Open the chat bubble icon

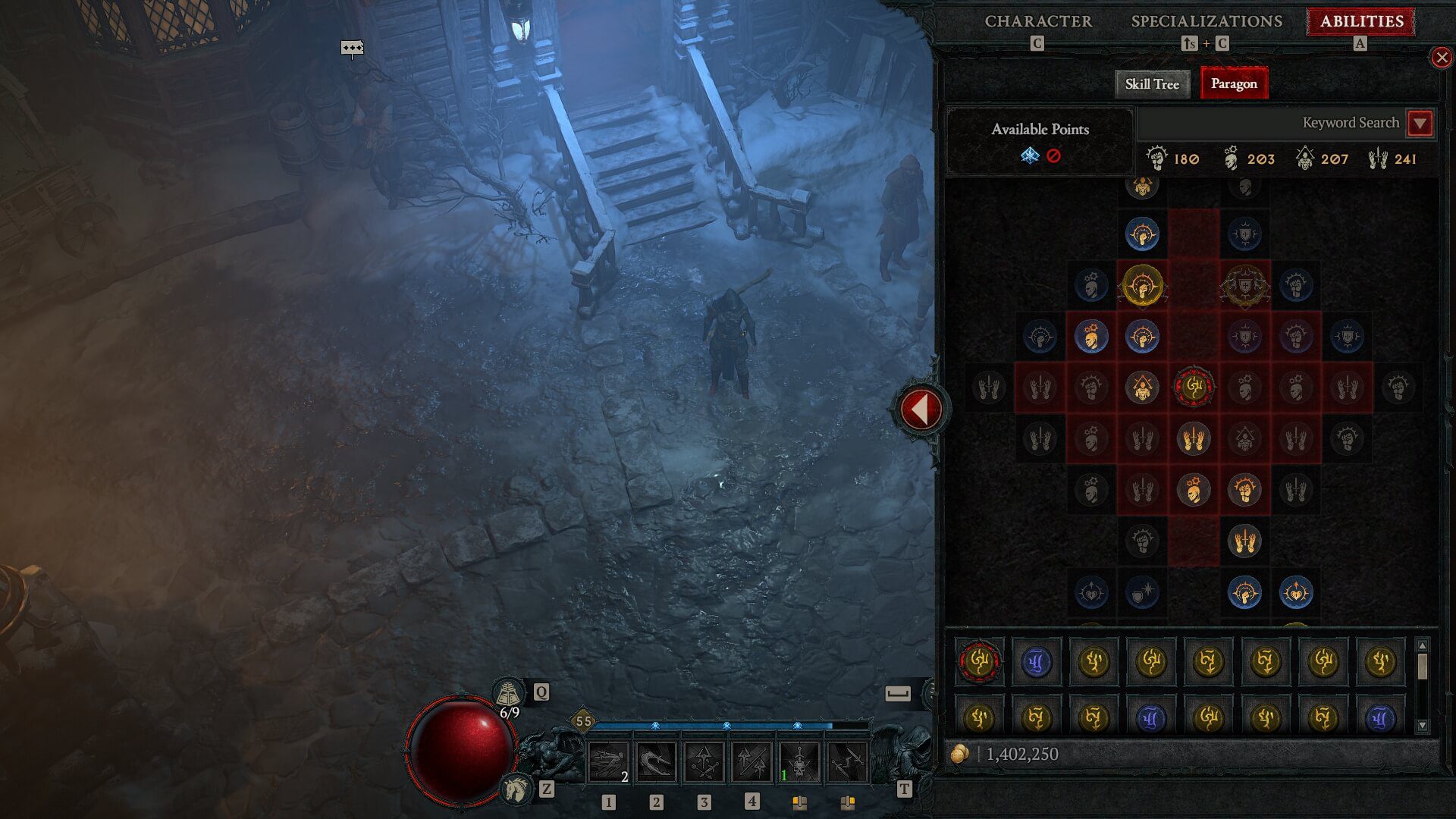coord(352,49)
